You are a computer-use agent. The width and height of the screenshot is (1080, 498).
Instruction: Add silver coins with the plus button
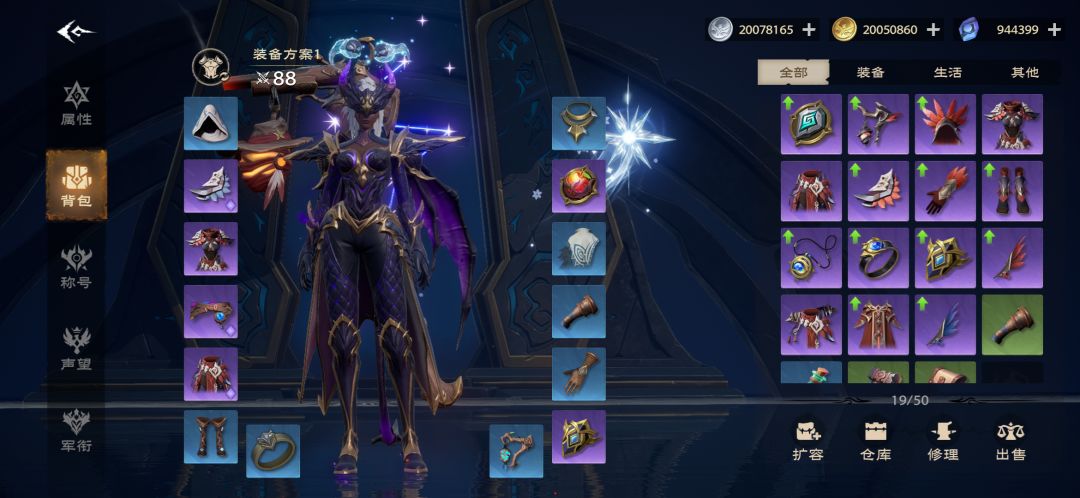click(809, 30)
